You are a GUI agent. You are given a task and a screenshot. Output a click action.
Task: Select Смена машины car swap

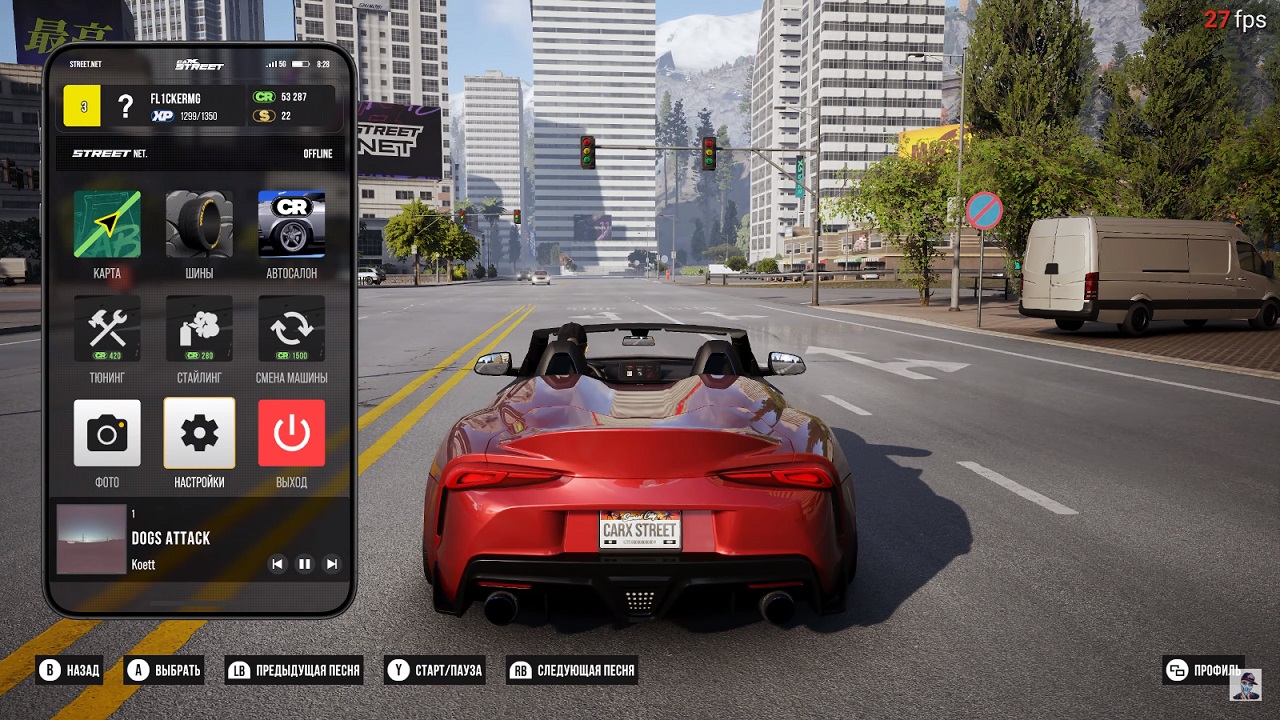(291, 328)
